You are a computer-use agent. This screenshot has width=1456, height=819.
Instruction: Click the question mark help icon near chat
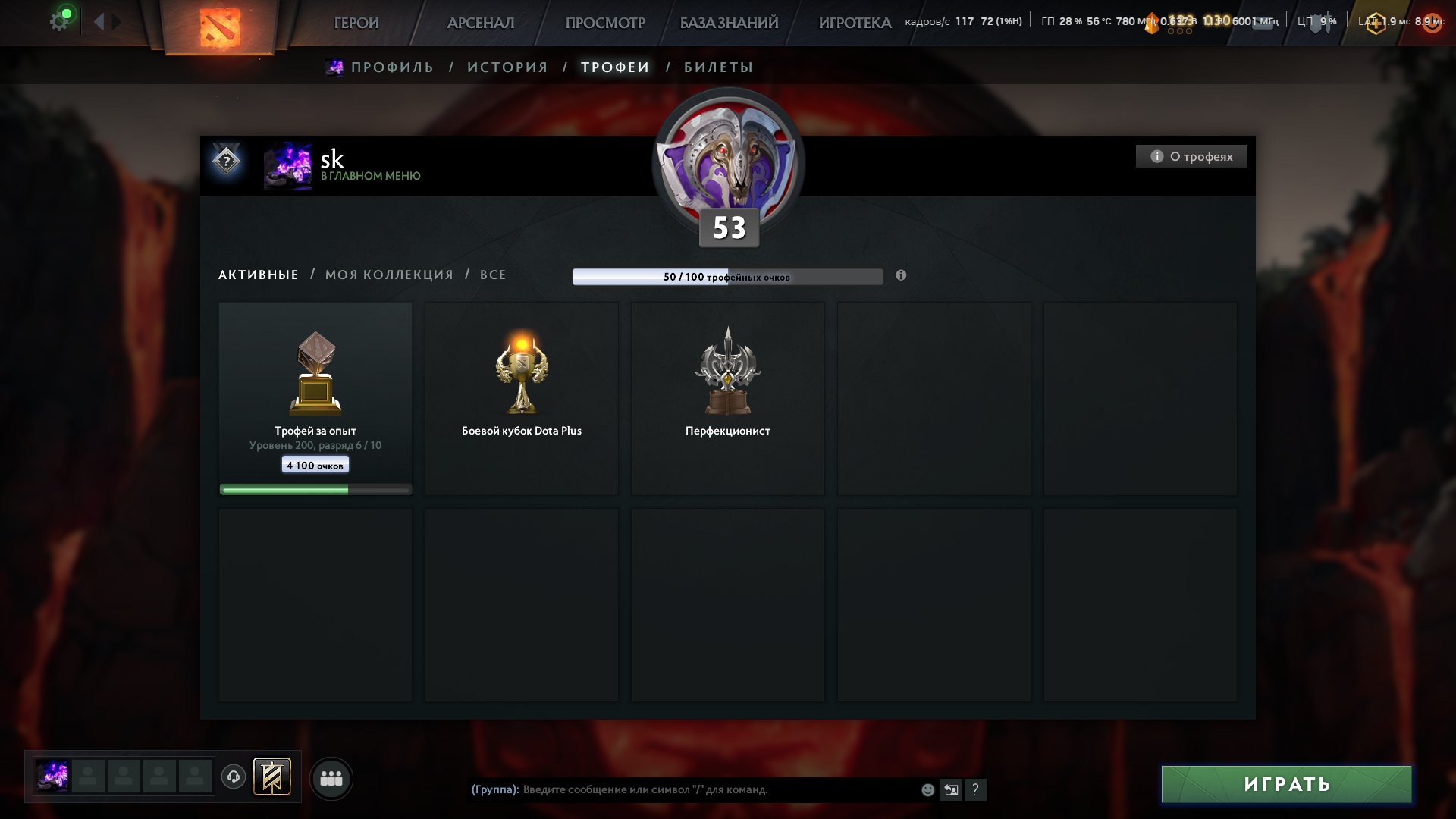977,789
